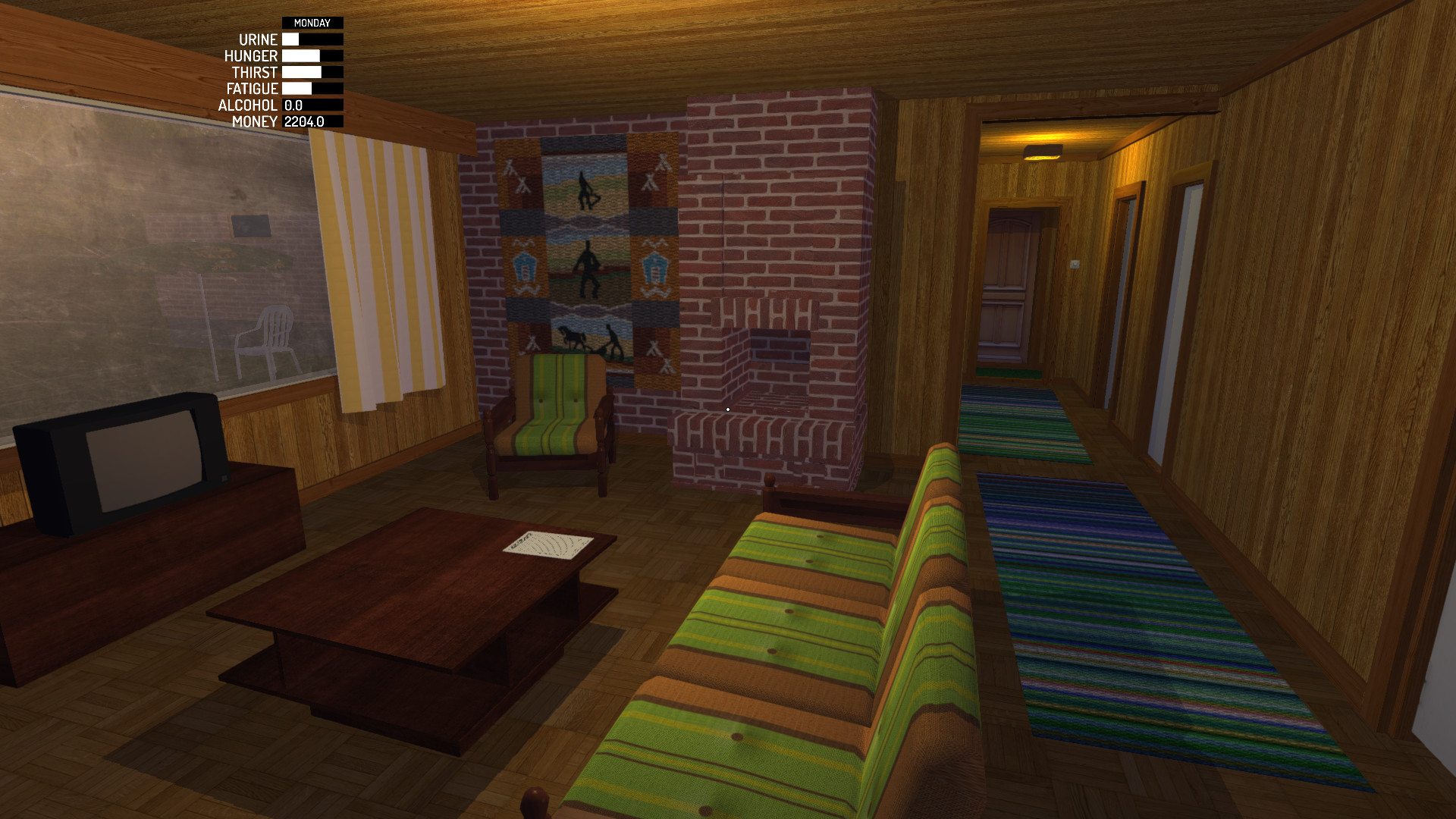
Task: Click the FATIGUE stat label
Action: (x=251, y=89)
